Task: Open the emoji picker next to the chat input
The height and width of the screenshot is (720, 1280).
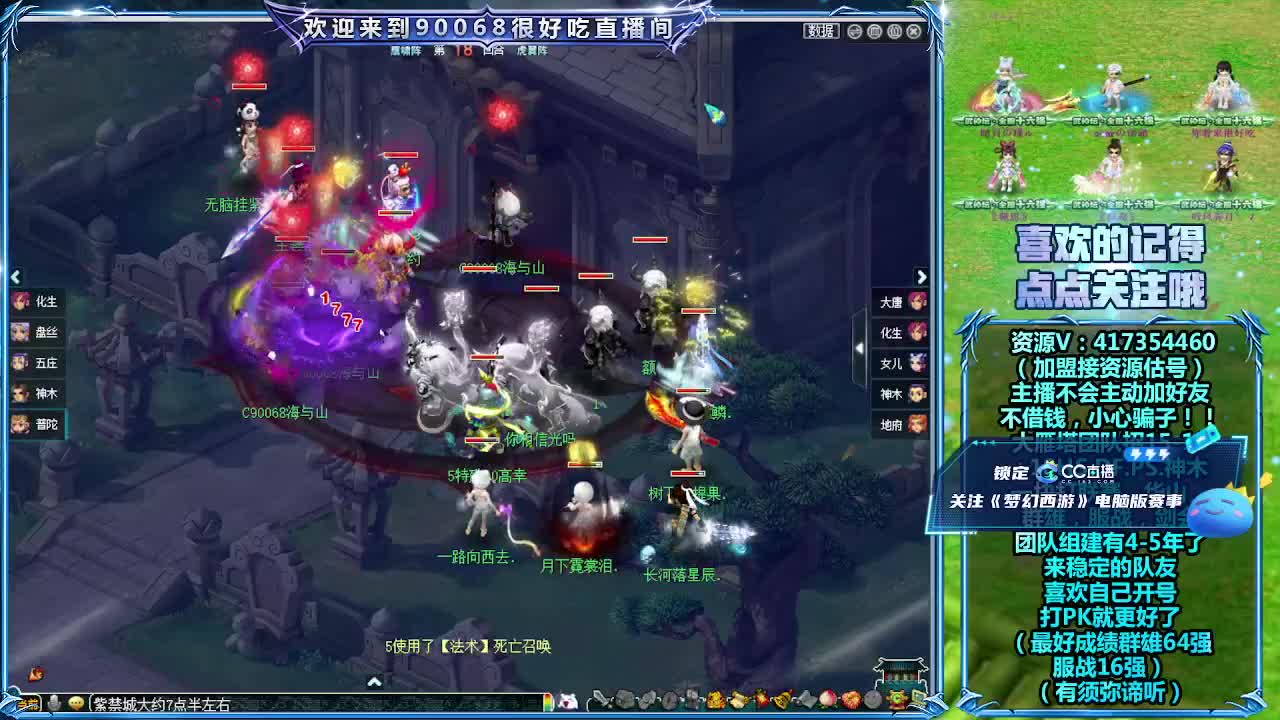Action: point(75,703)
